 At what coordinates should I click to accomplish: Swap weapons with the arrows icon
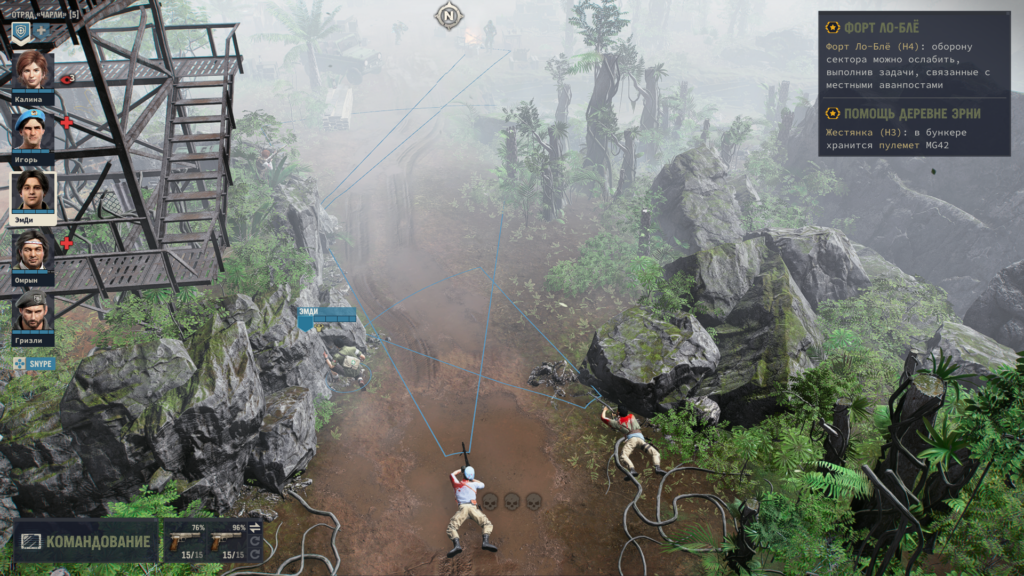pyautogui.click(x=254, y=527)
